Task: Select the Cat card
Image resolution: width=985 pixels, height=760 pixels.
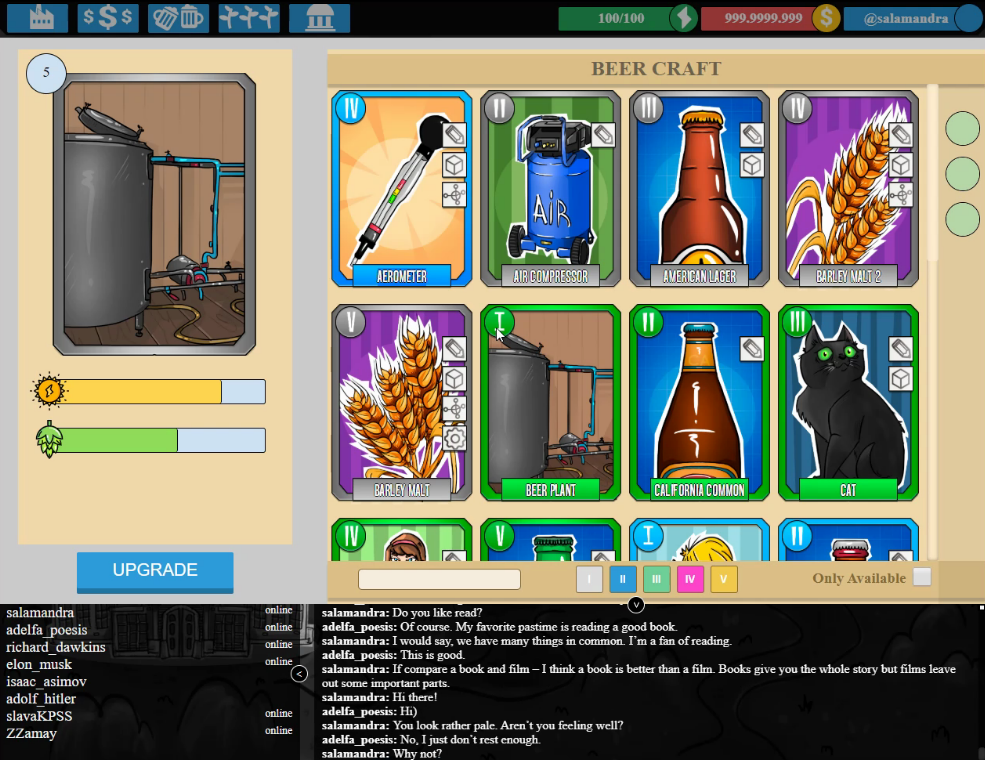Action: 848,403
